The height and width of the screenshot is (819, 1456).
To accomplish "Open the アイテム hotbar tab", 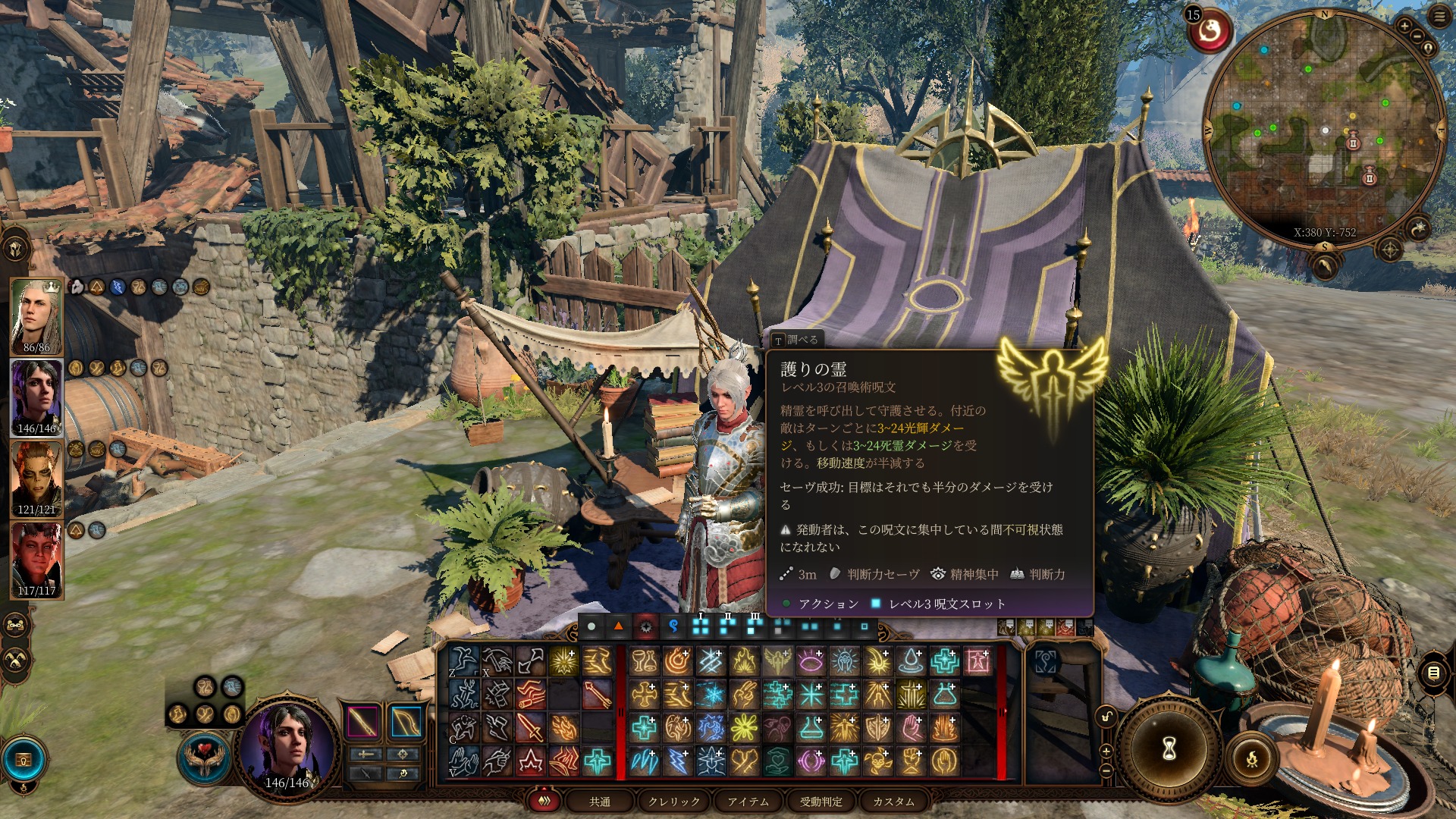I will click(748, 802).
